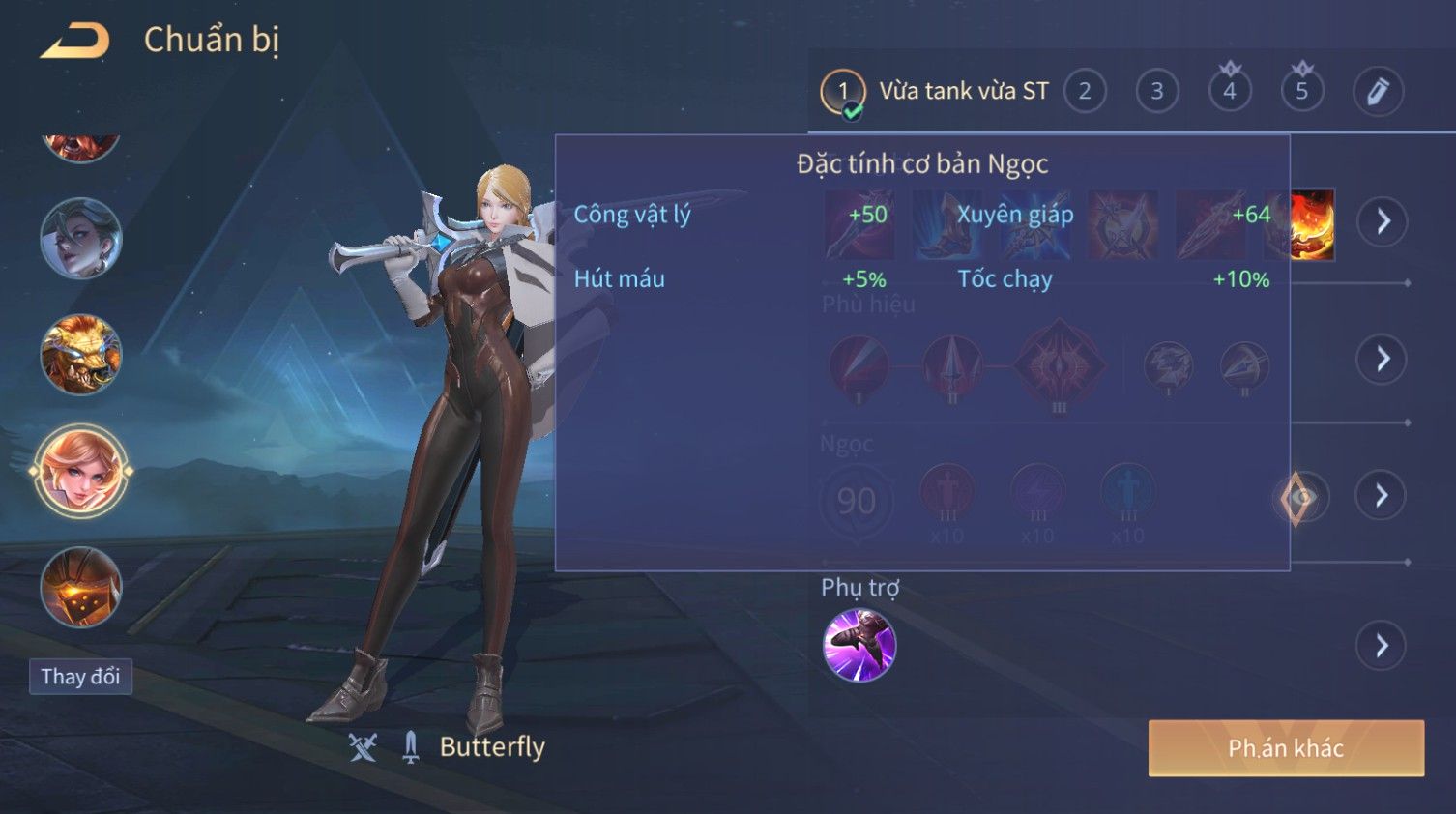Select the highlighted Butterfly hero portrait

[x=81, y=472]
